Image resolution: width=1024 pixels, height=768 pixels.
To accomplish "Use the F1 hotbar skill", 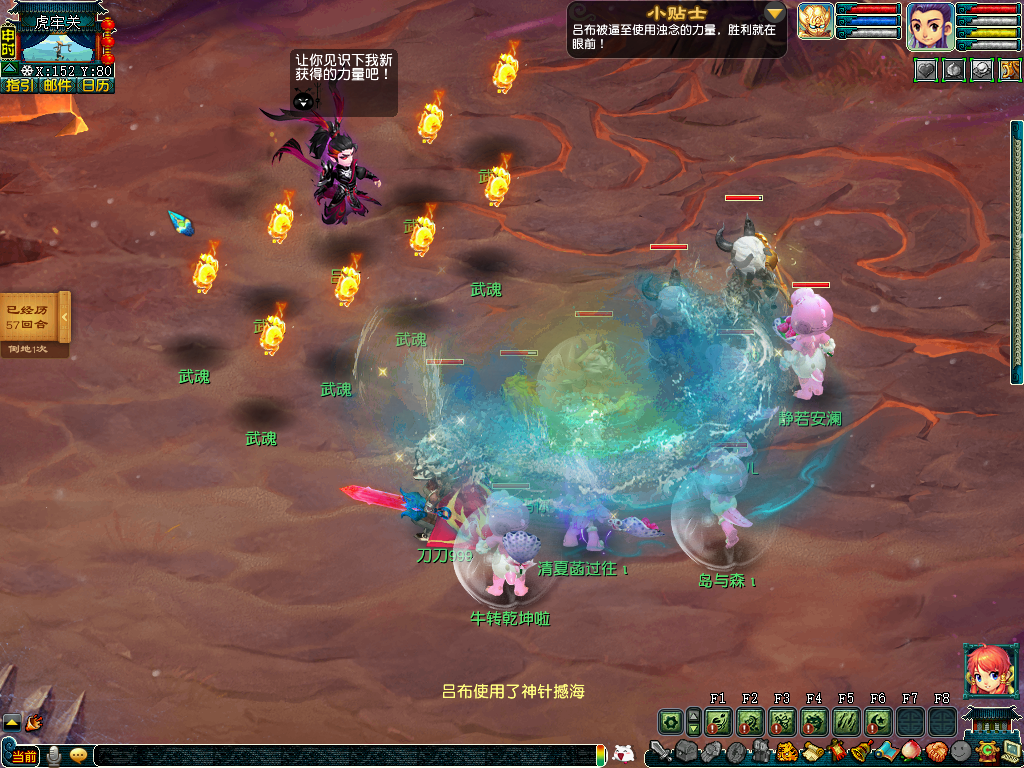I will [x=718, y=721].
